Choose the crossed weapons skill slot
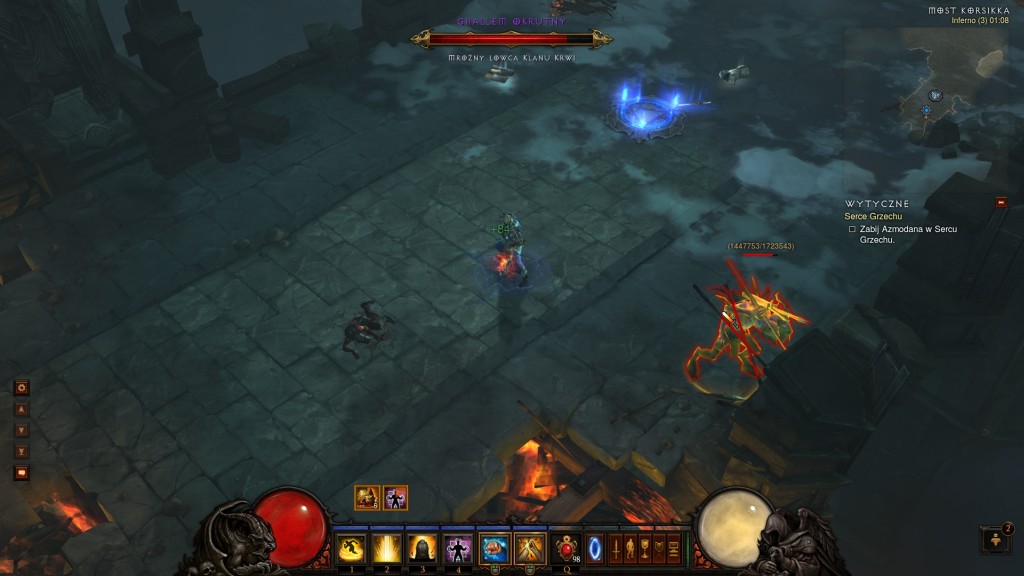The height and width of the screenshot is (576, 1024). [529, 548]
